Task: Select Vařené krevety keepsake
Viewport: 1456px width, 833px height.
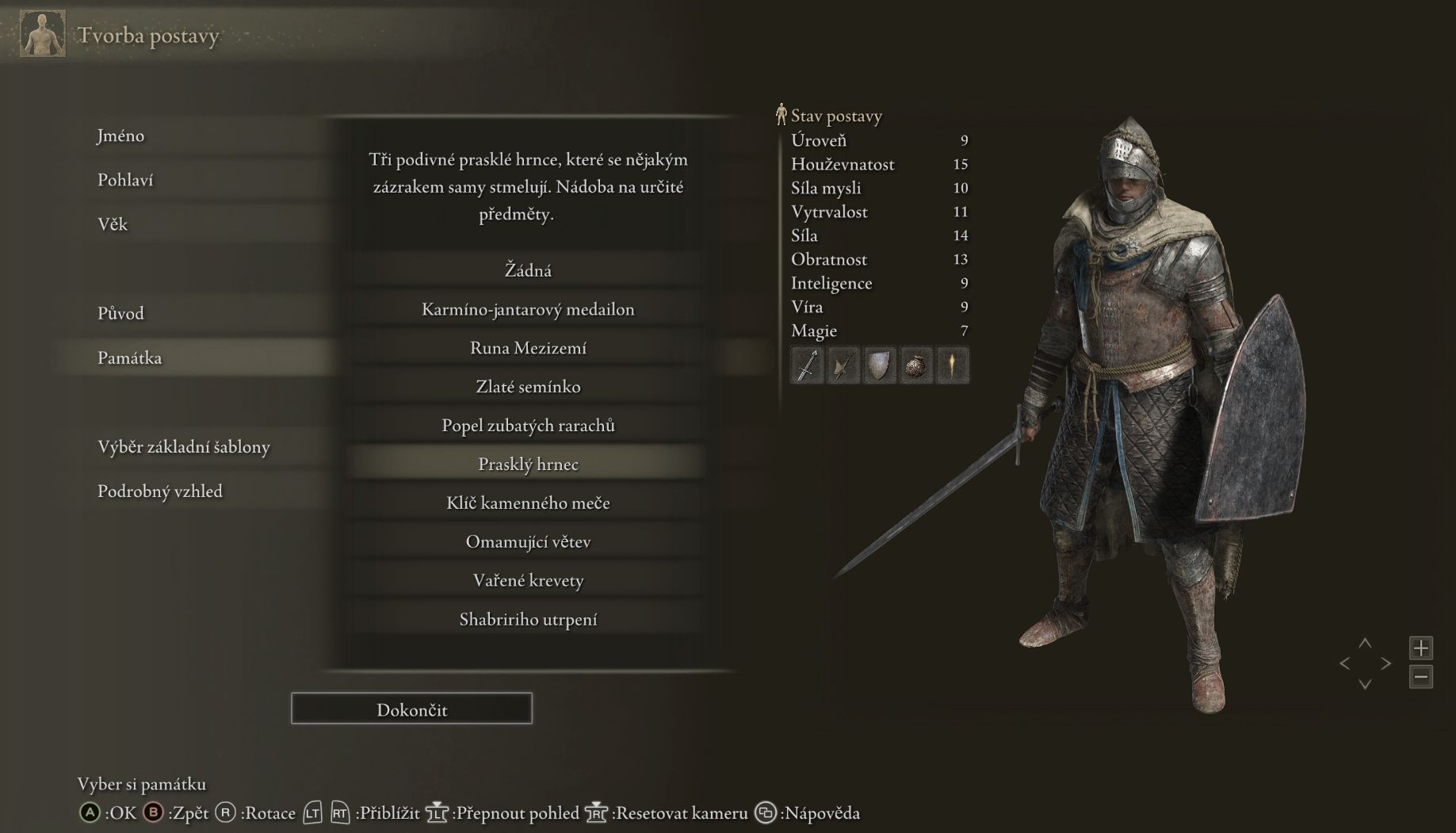Action: pyautogui.click(x=528, y=581)
